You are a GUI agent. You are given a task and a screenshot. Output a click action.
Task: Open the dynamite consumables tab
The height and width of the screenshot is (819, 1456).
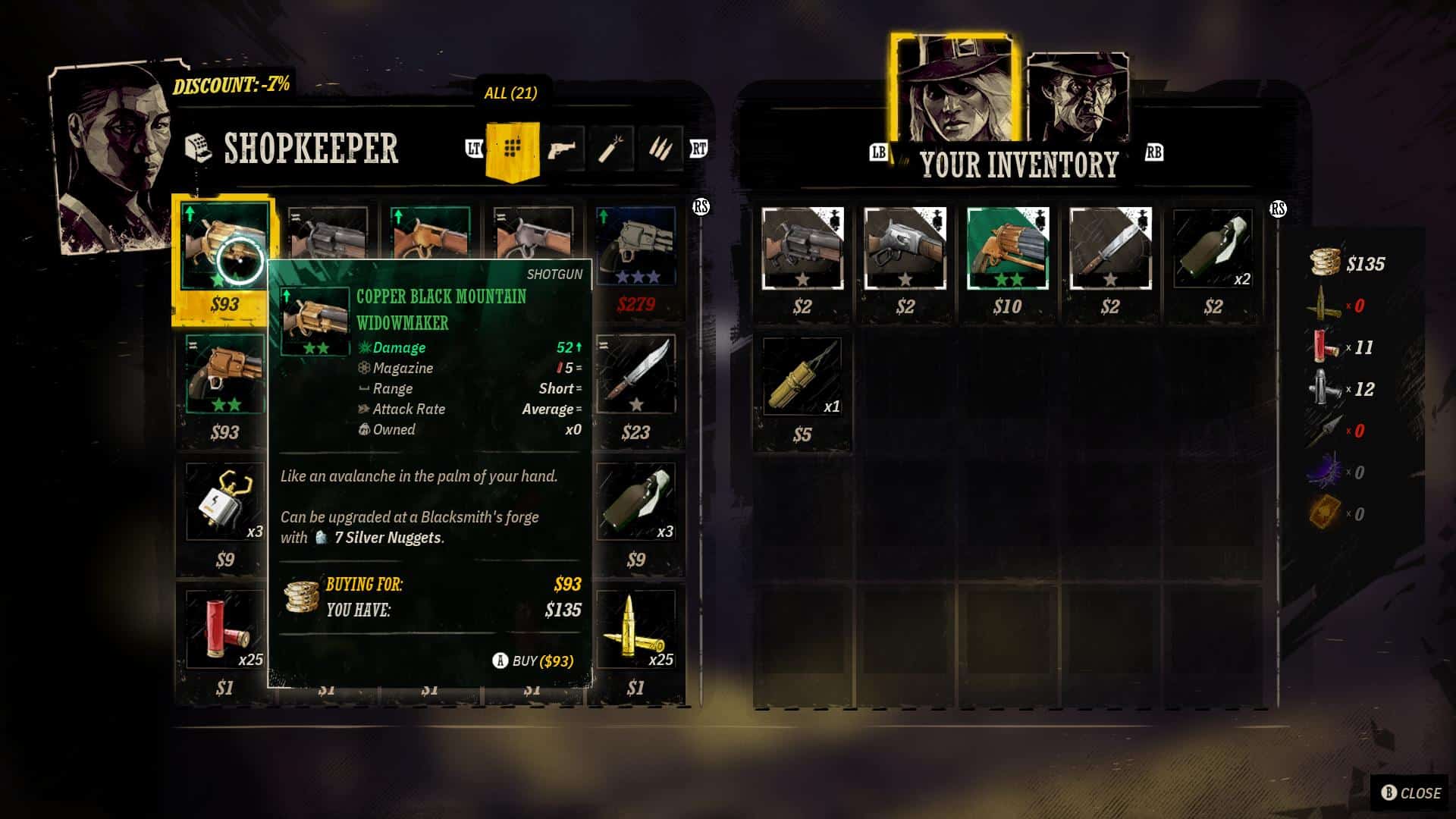(610, 149)
